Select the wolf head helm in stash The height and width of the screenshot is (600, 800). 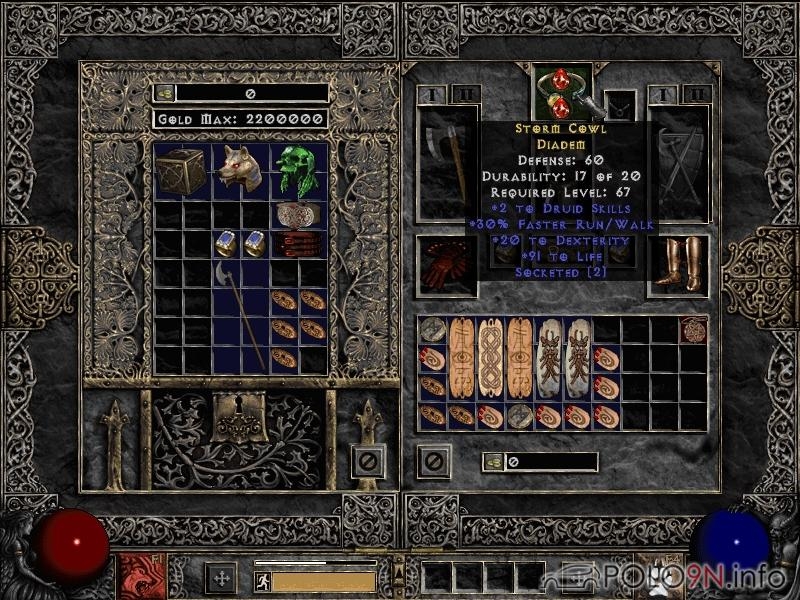(x=241, y=171)
